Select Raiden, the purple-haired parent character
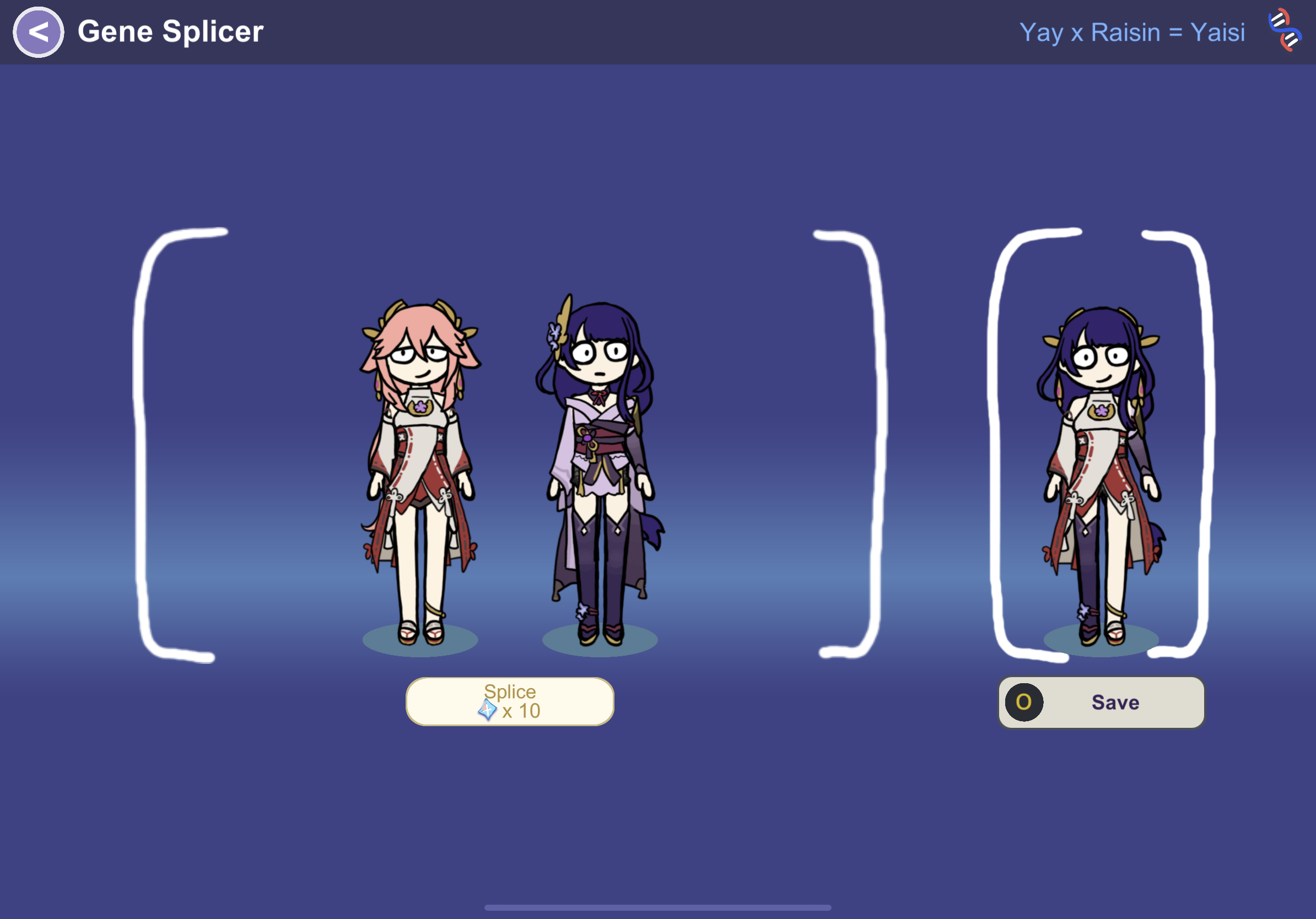Image resolution: width=1316 pixels, height=919 pixels. pos(598,470)
